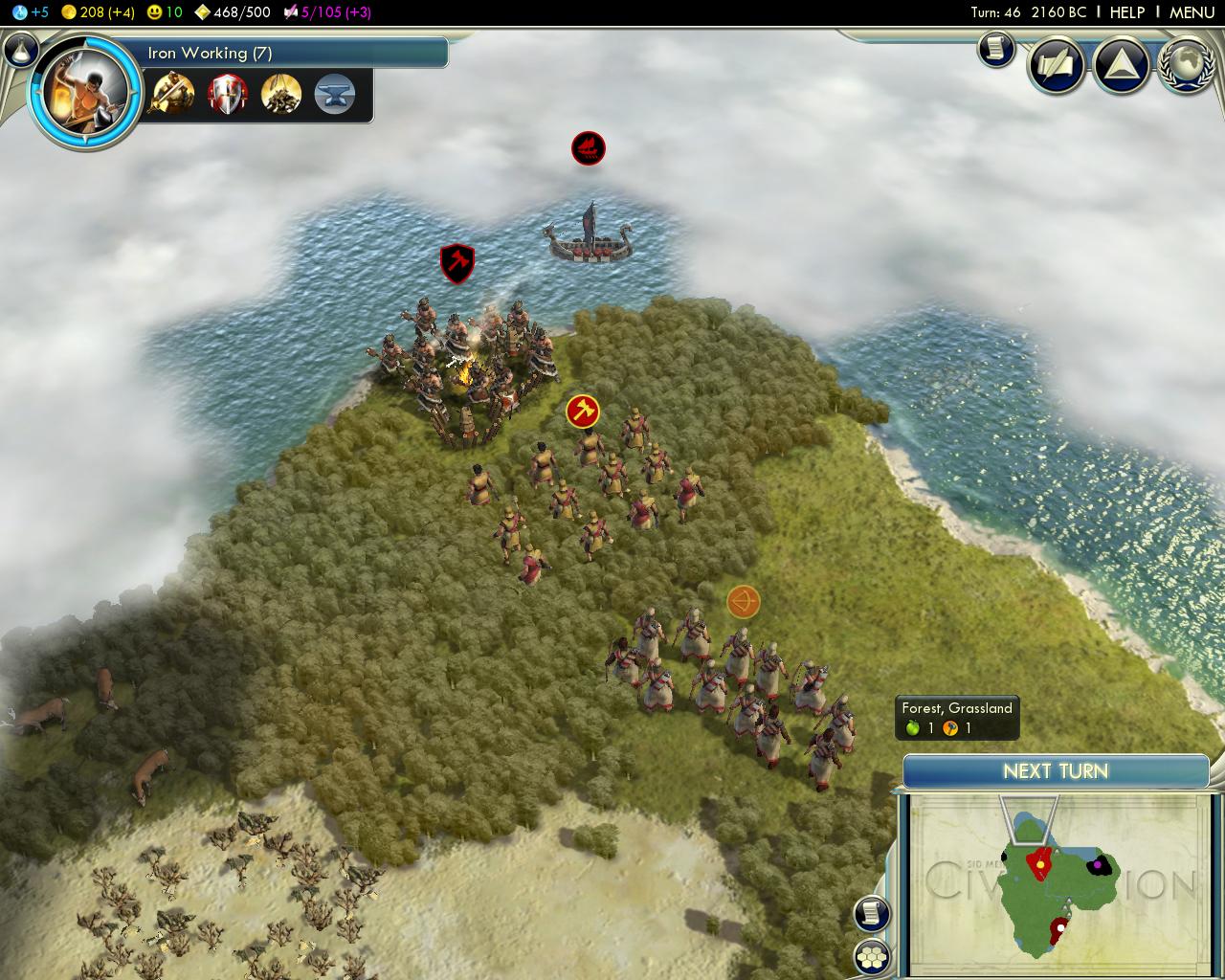This screenshot has width=1225, height=980.
Task: Open the scroll-and-quill panel button
Action: click(x=1056, y=65)
